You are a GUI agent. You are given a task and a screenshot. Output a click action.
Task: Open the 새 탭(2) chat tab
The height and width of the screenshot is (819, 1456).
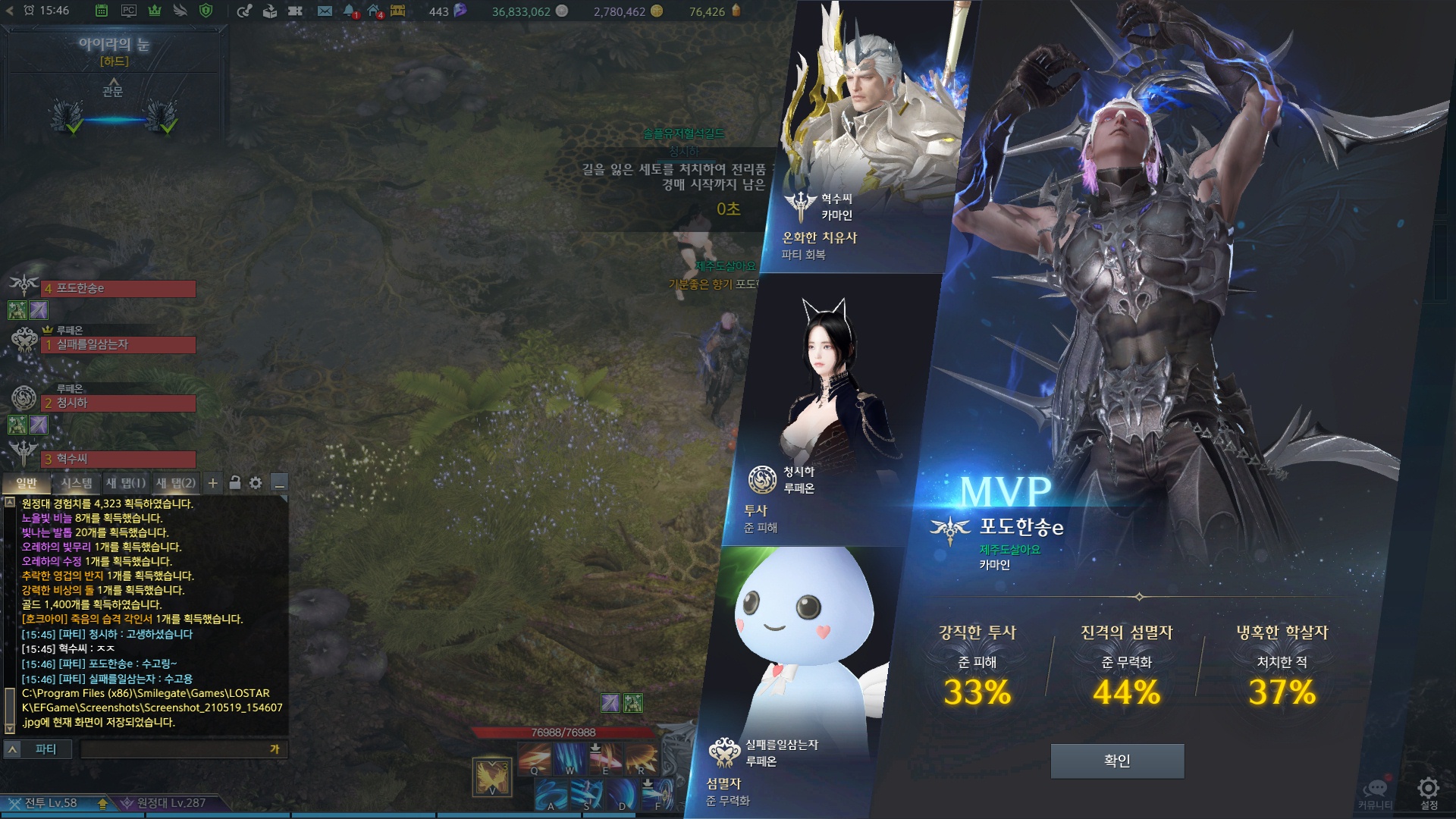tap(176, 483)
